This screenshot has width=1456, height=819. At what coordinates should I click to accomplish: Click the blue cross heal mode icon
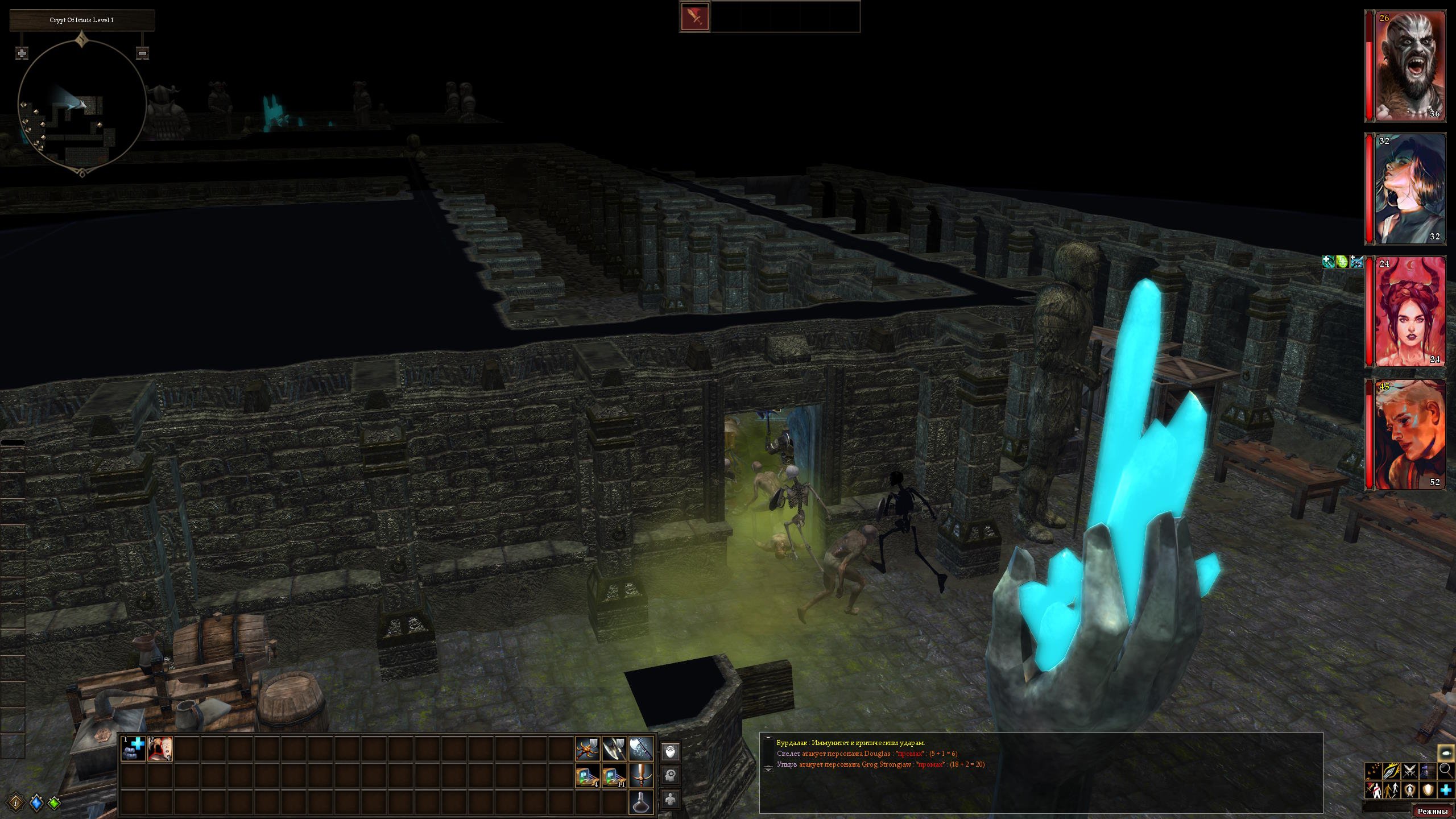click(1446, 790)
